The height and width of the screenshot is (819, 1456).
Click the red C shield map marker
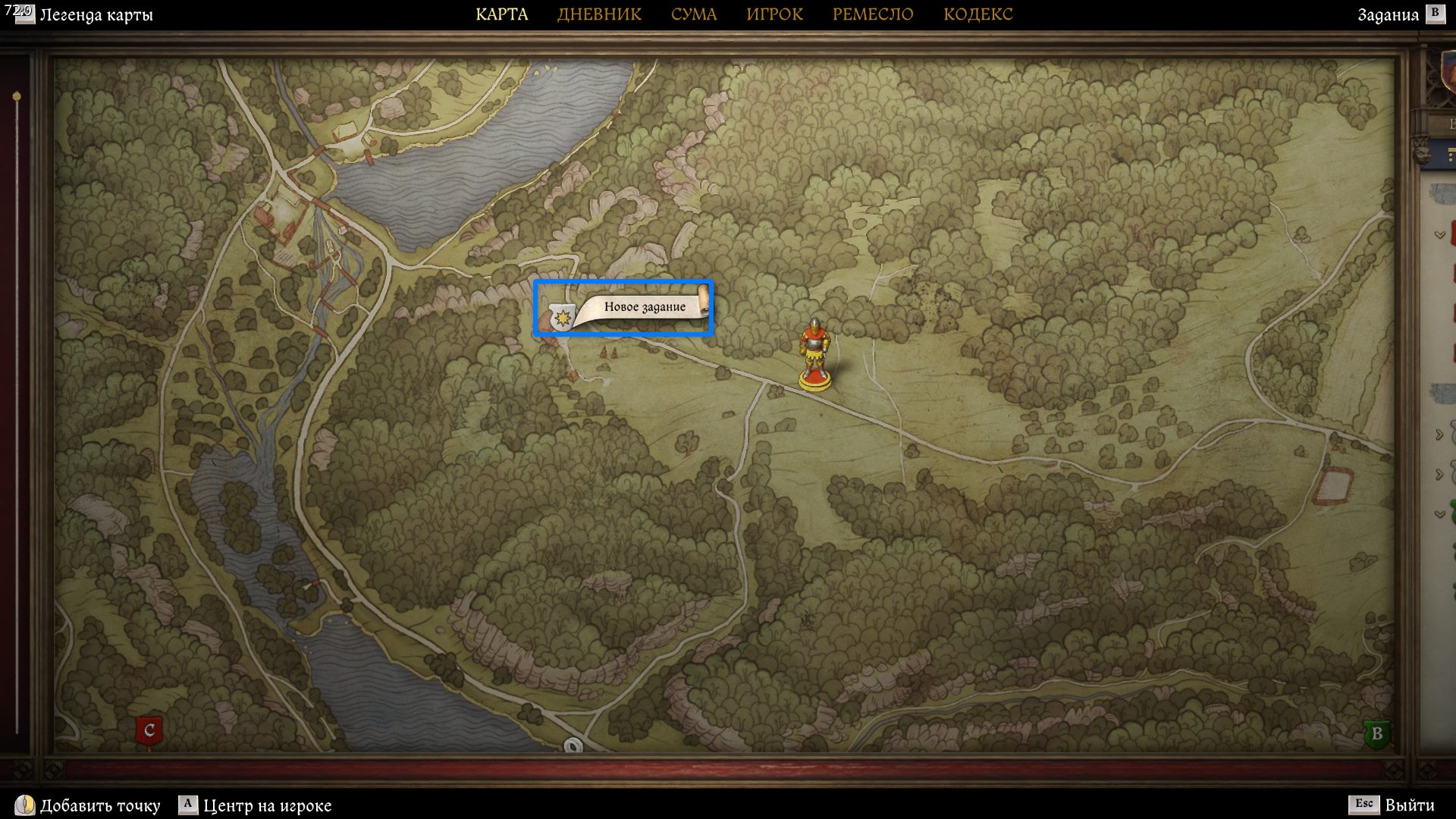tap(149, 731)
